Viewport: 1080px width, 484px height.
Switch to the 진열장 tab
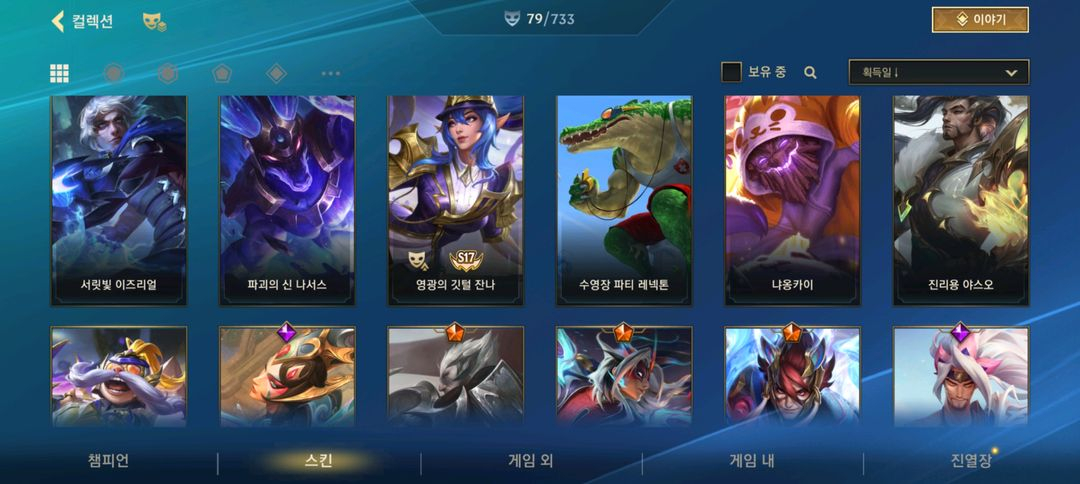click(971, 461)
